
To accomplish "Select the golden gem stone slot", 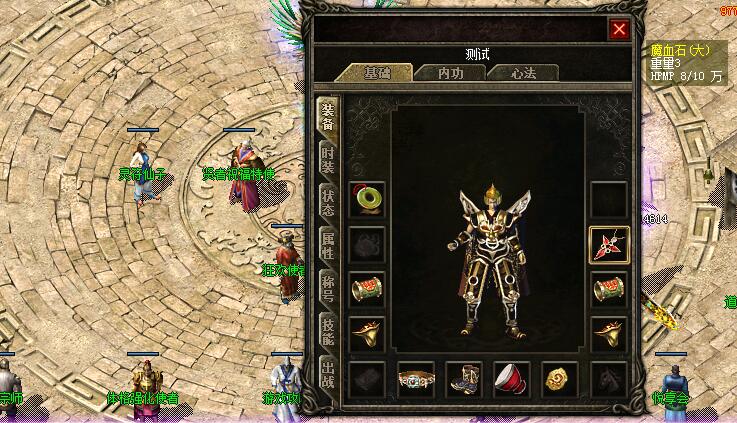I will (560, 379).
